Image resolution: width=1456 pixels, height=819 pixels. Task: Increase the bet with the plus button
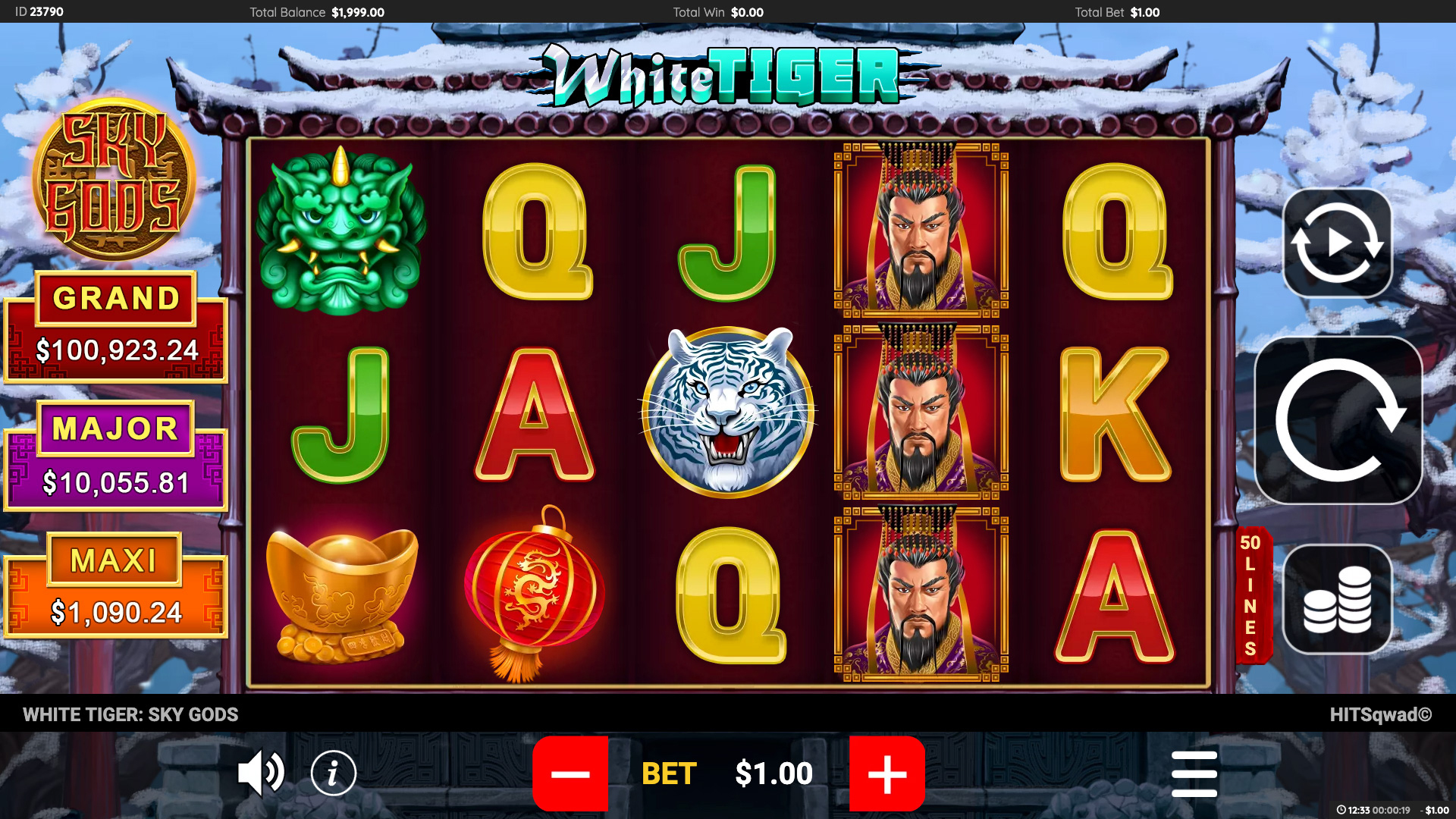pyautogui.click(x=886, y=774)
